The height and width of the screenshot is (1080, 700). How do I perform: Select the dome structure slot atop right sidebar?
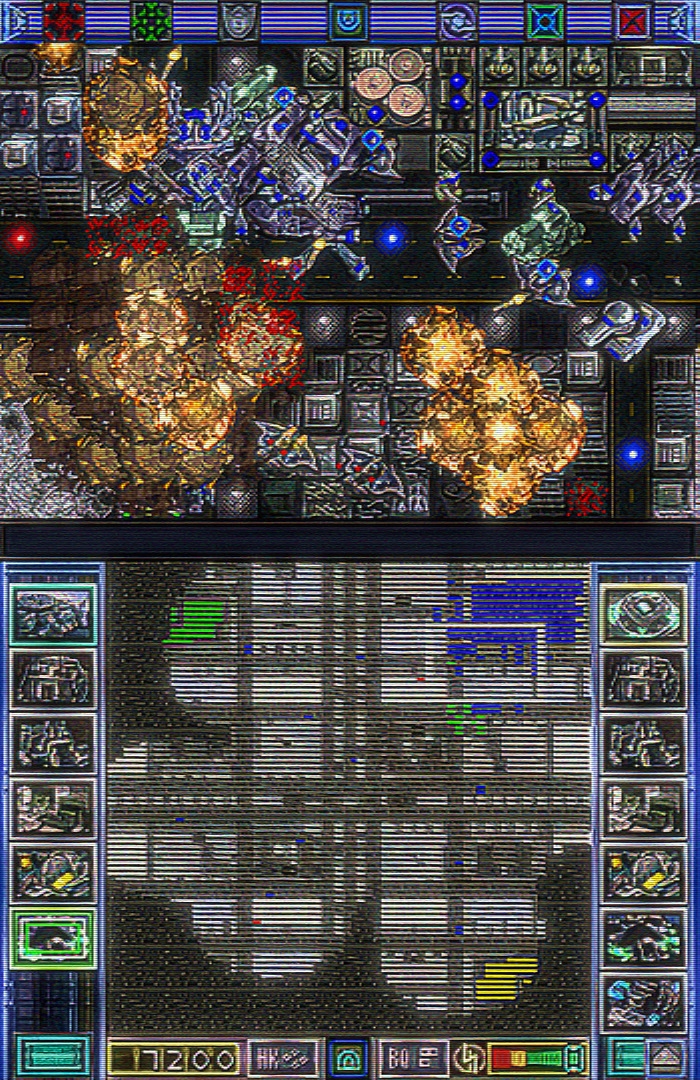coord(644,614)
